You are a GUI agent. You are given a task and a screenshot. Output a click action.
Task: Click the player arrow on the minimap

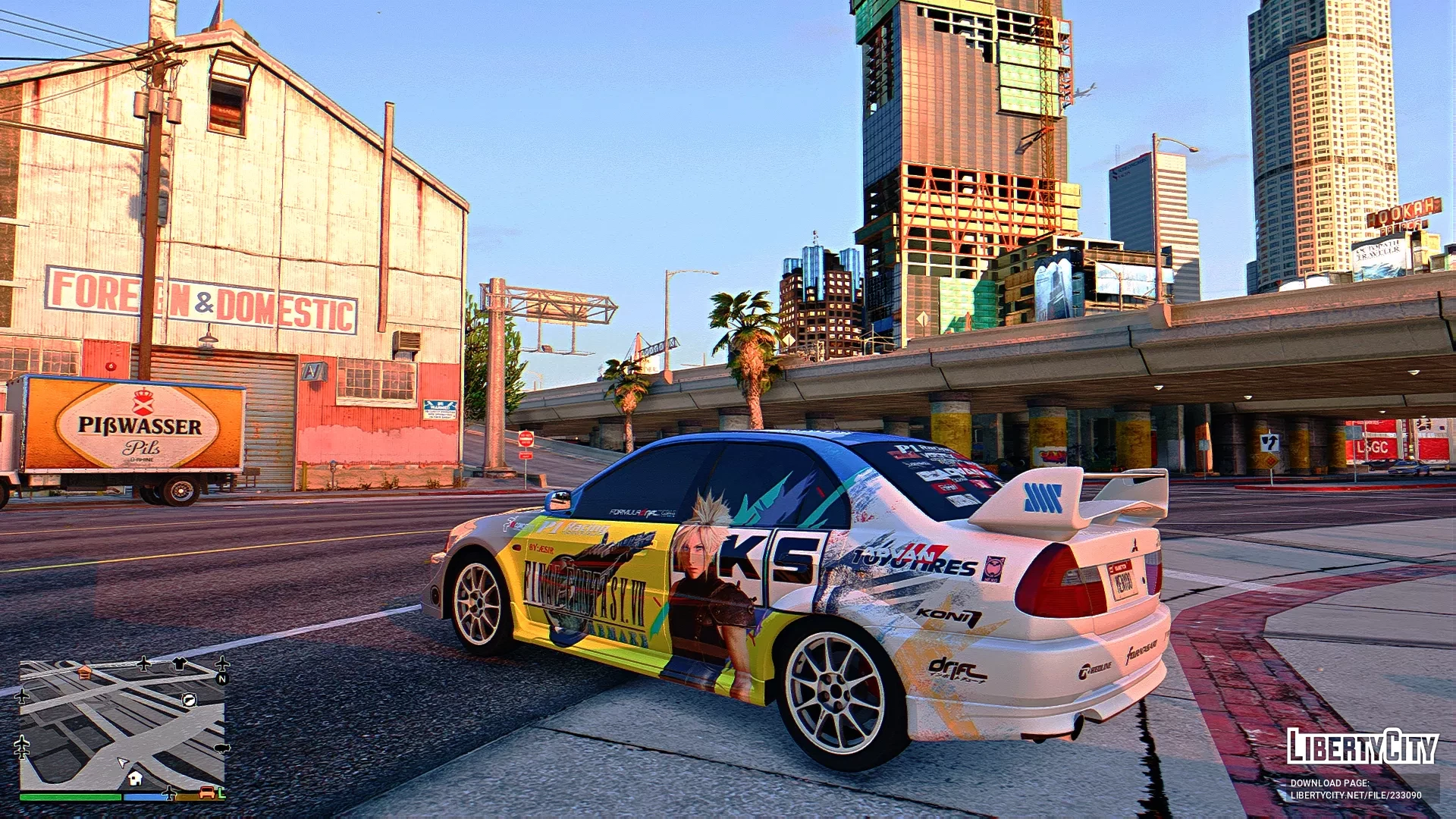(122, 762)
